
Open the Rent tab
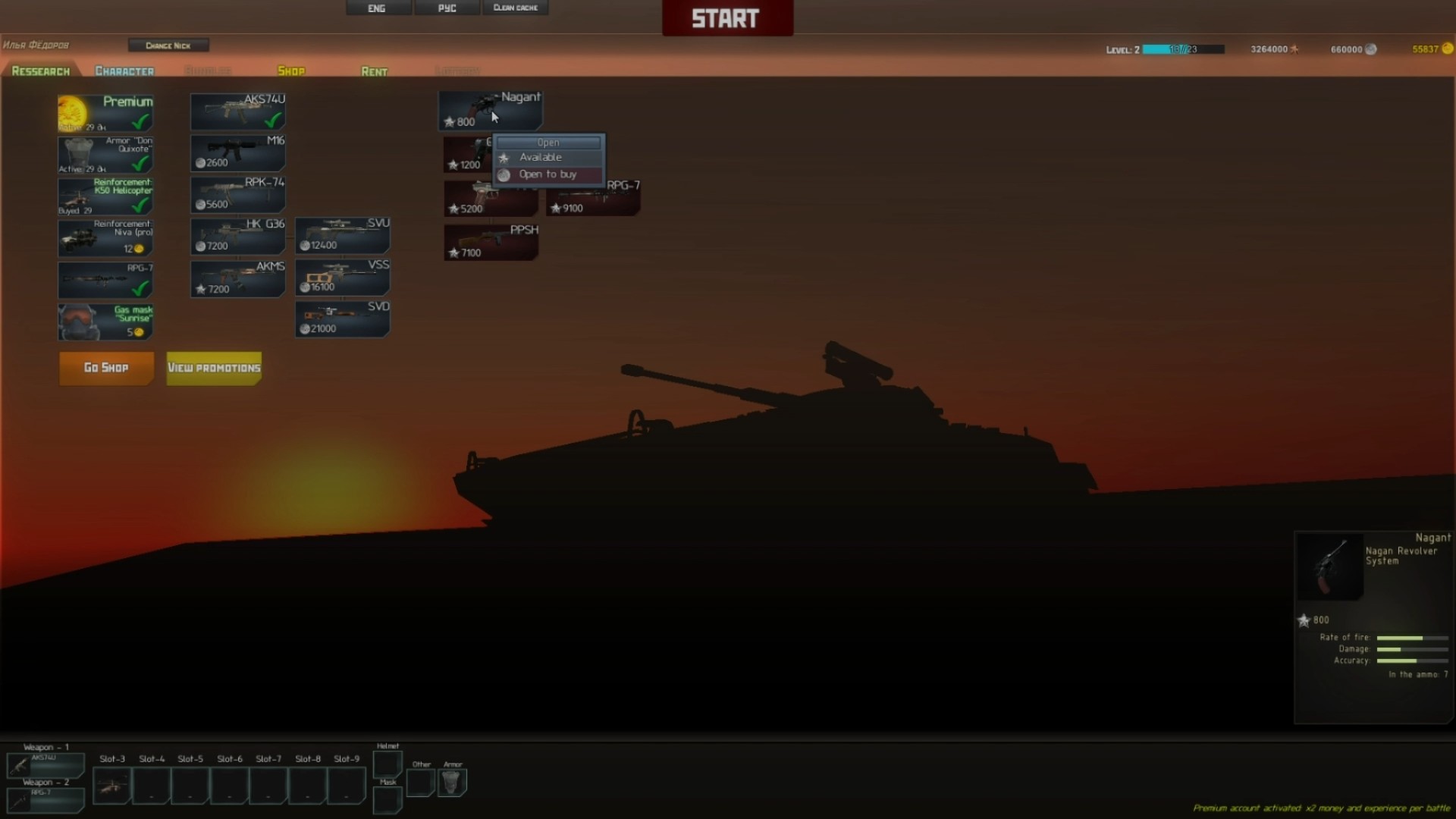[374, 71]
